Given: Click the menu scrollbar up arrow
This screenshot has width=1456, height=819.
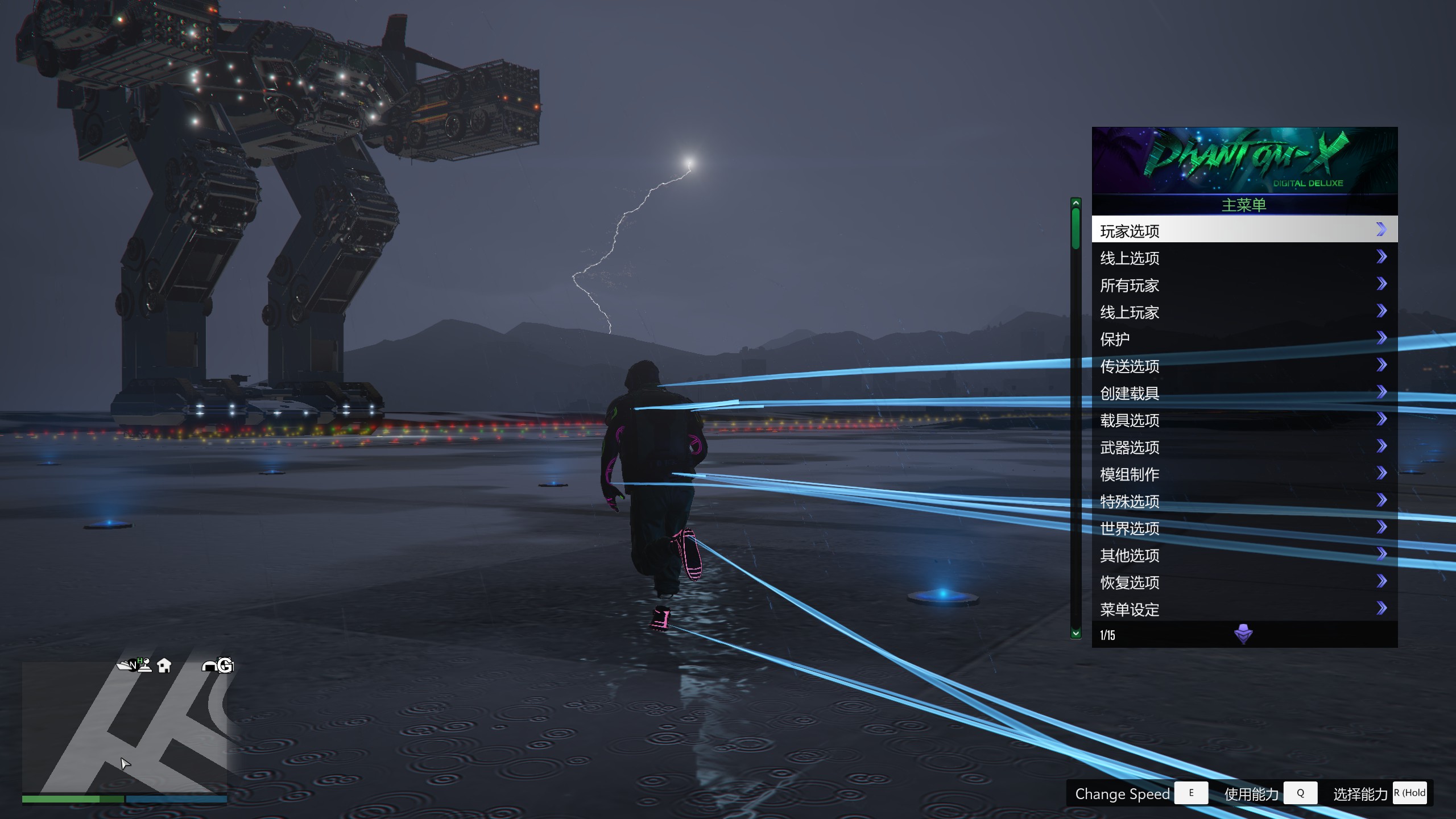Looking at the screenshot, I should click(x=1076, y=203).
